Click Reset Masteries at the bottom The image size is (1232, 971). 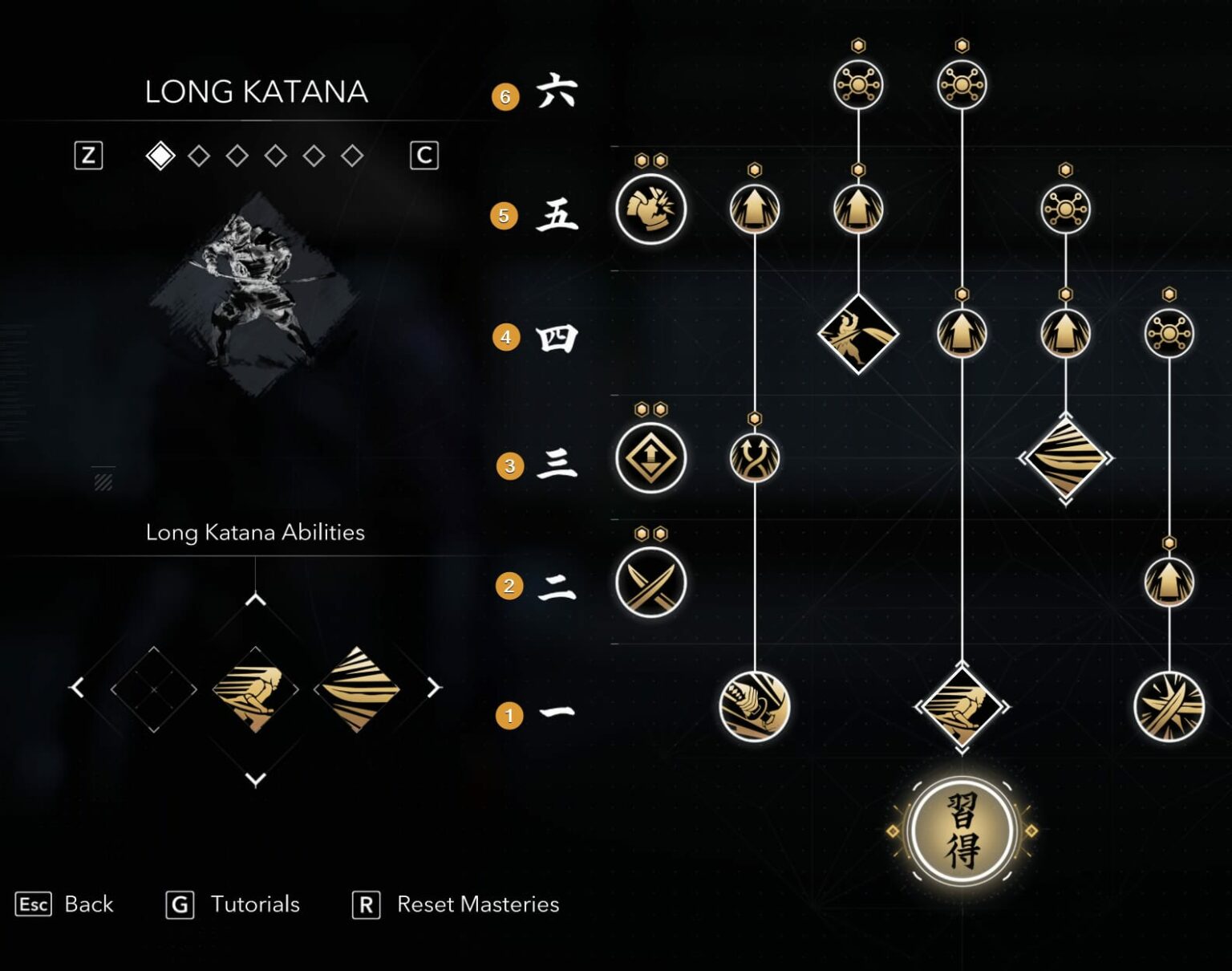pyautogui.click(x=478, y=904)
